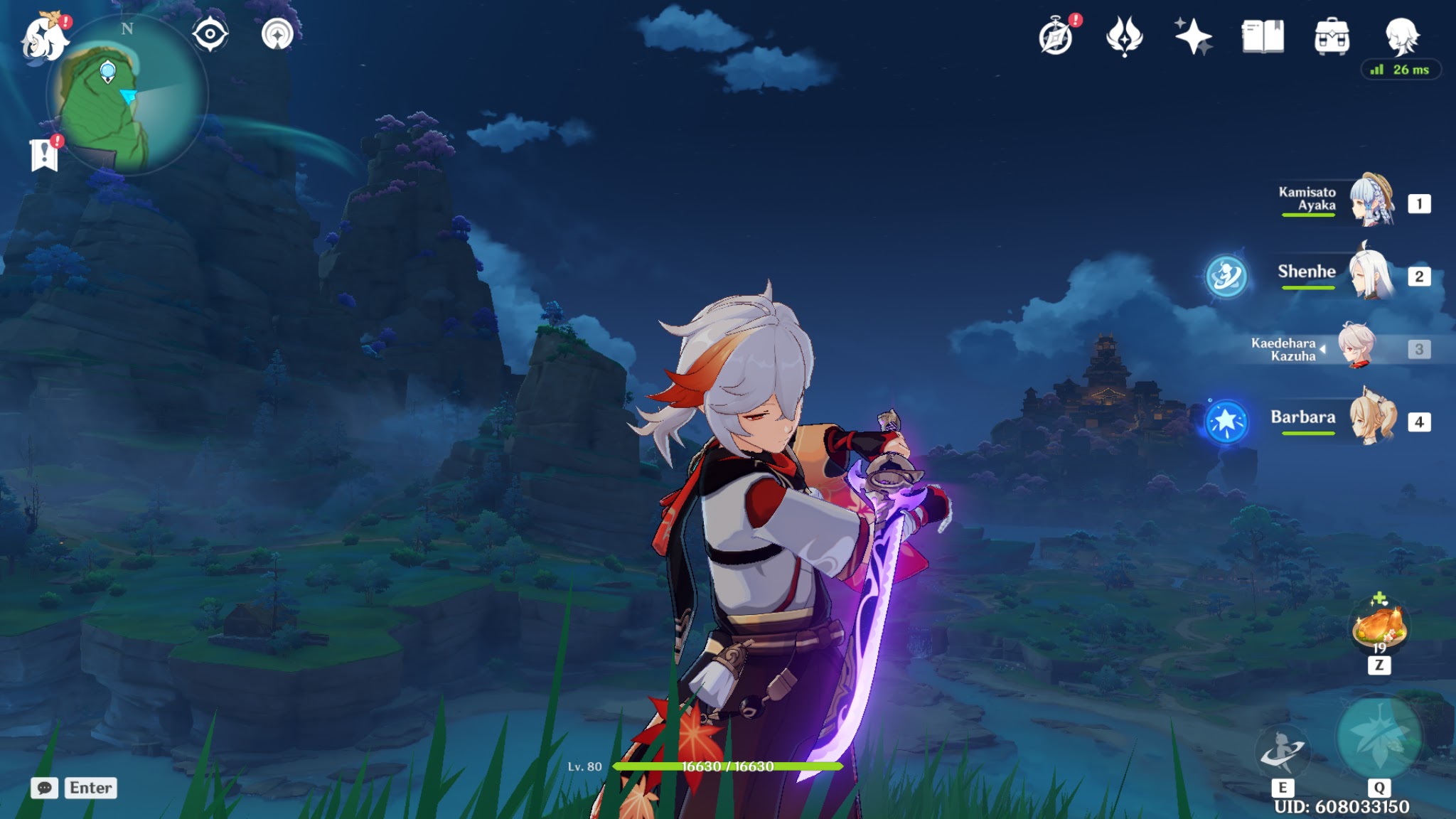Open the Wish star icon
The height and width of the screenshot is (819, 1456).
tap(1193, 37)
